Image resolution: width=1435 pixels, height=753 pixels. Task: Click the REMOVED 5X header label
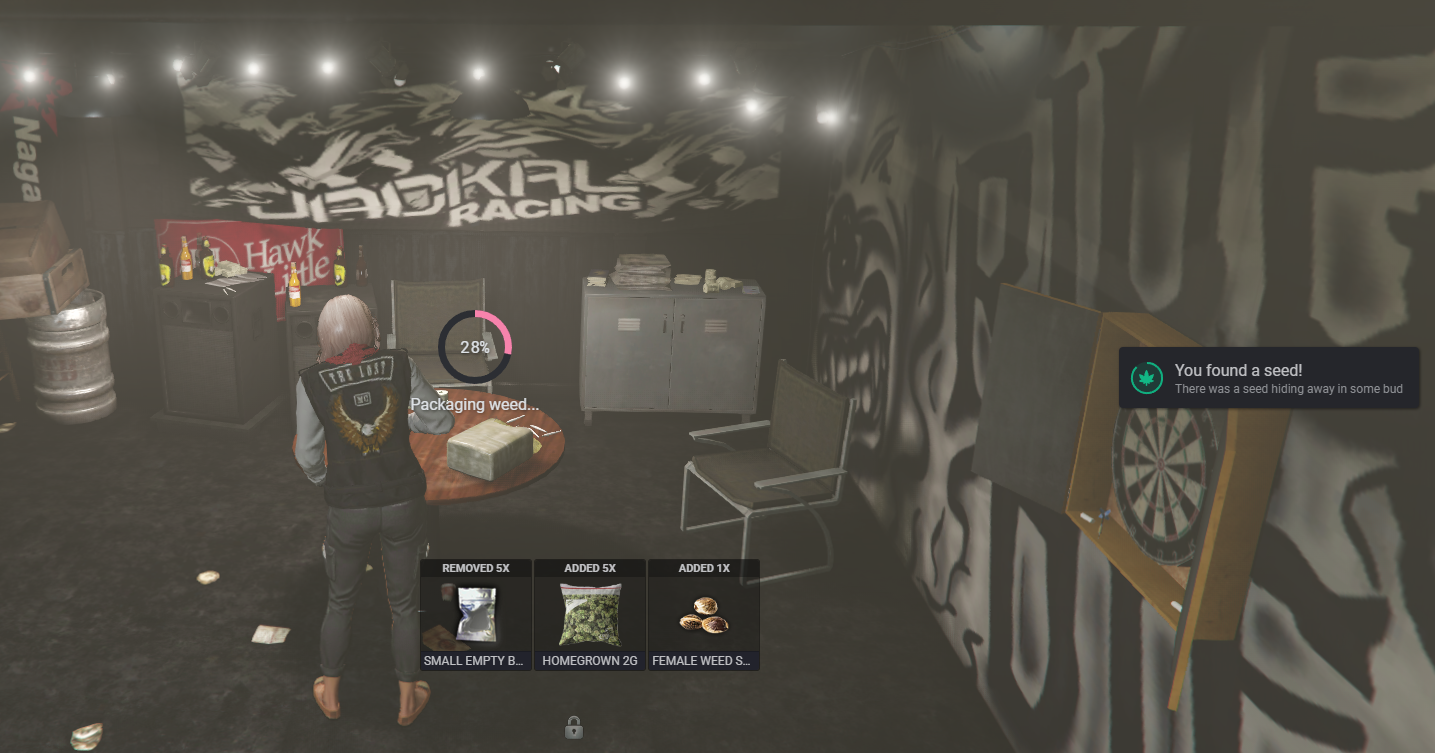(x=476, y=567)
